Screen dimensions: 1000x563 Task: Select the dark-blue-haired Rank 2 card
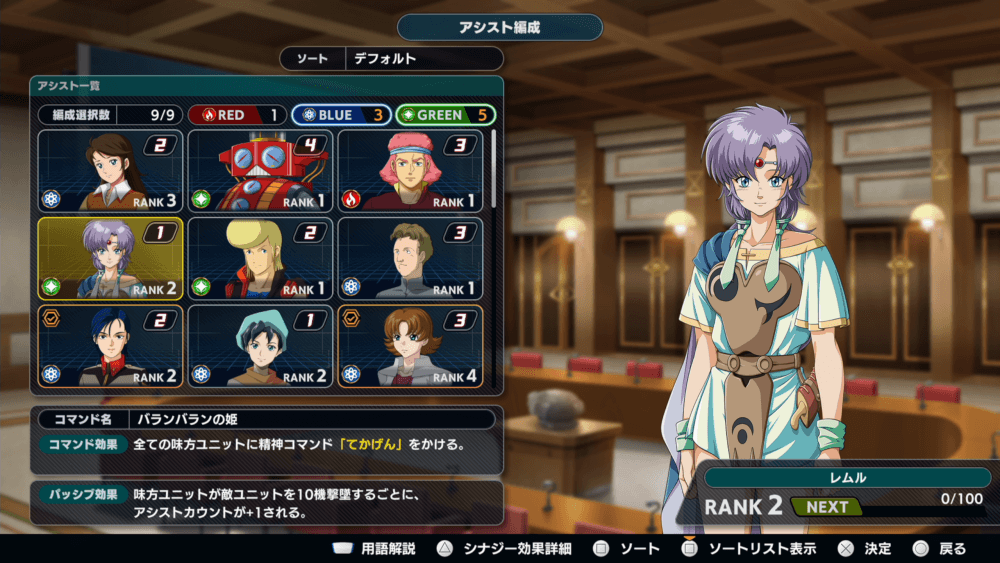click(111, 345)
